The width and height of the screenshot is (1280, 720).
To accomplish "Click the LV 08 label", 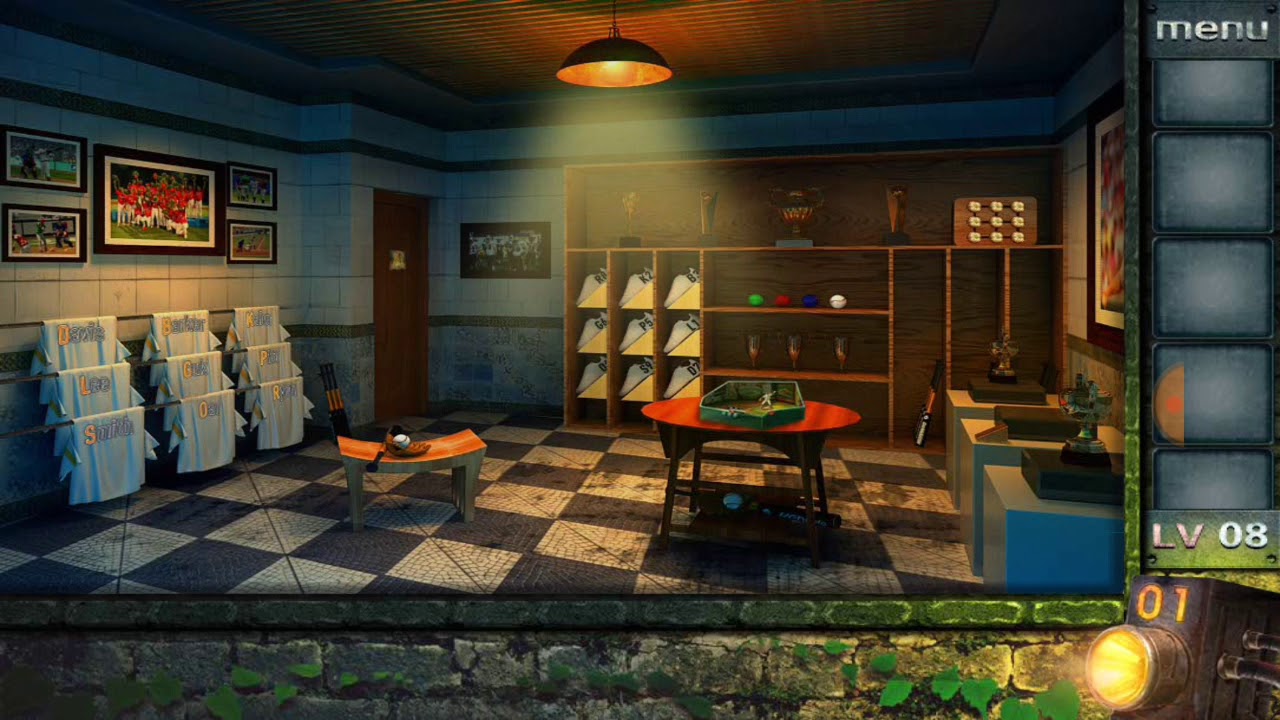I will [1208, 535].
